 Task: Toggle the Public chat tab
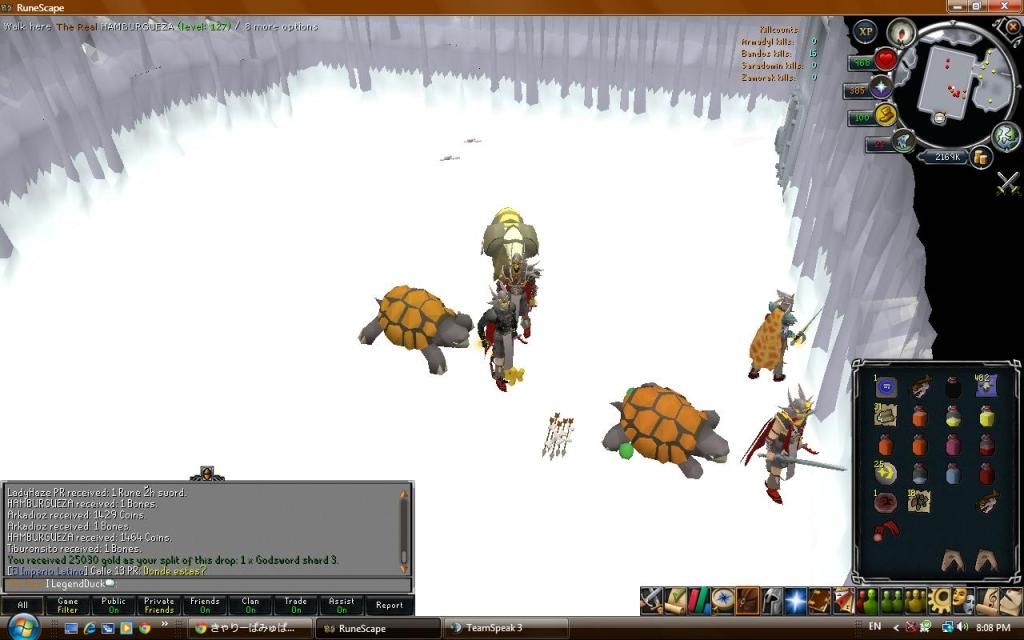(114, 605)
